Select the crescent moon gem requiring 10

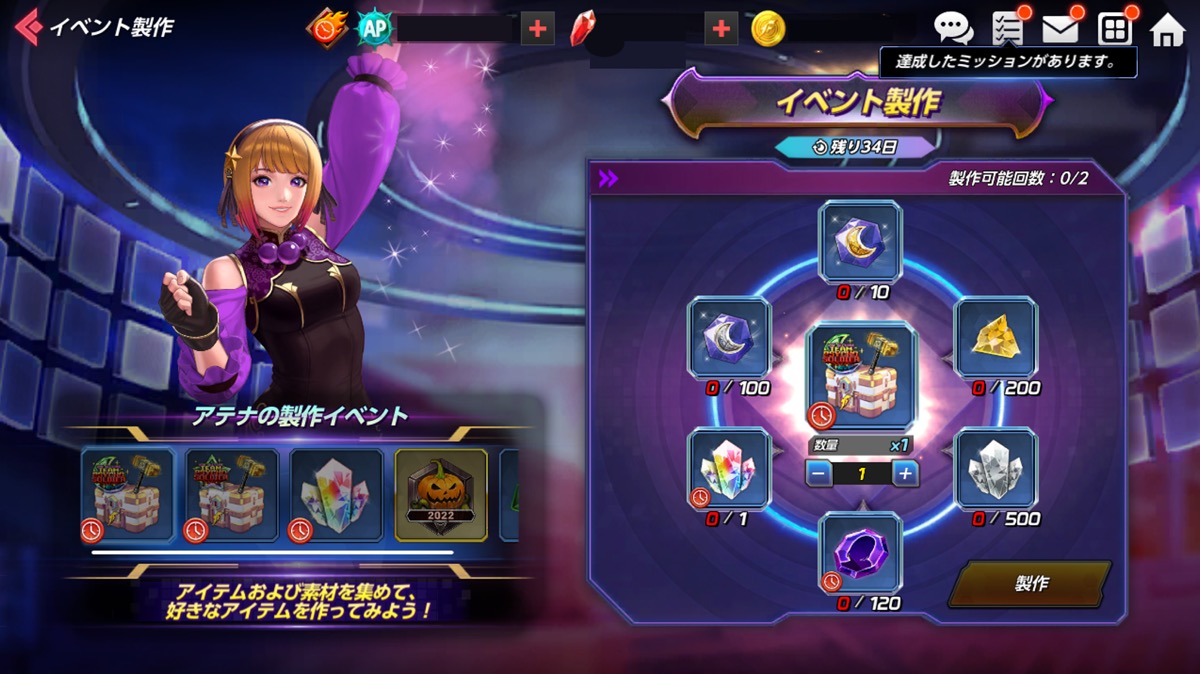[860, 241]
